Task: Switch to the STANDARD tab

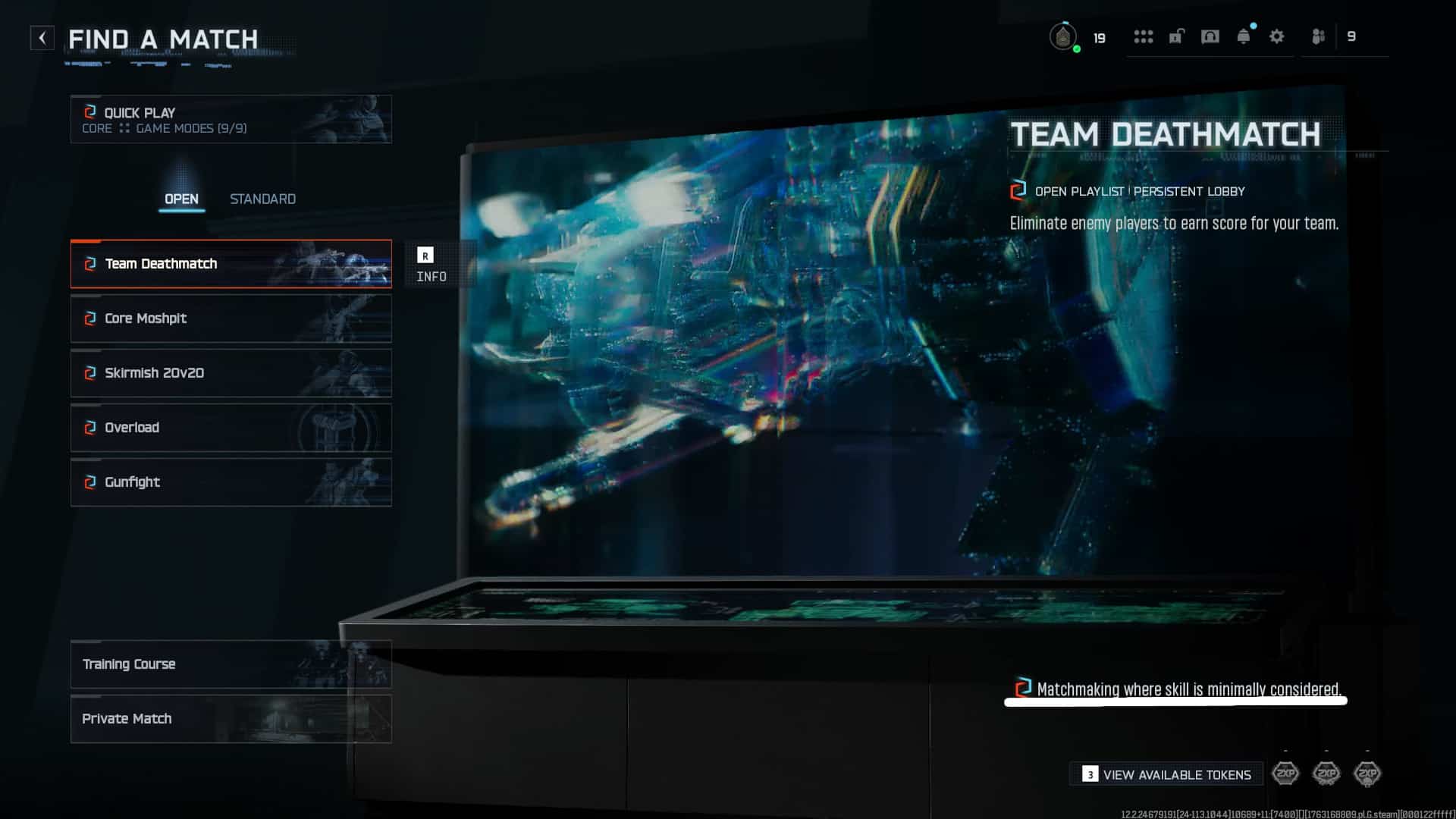Action: click(262, 199)
